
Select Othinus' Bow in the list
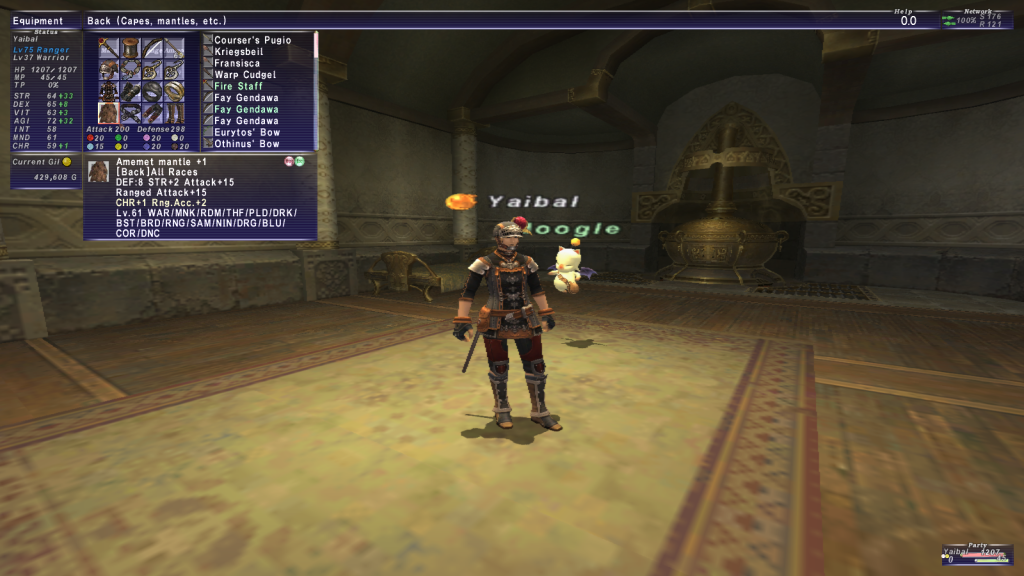[x=247, y=144]
